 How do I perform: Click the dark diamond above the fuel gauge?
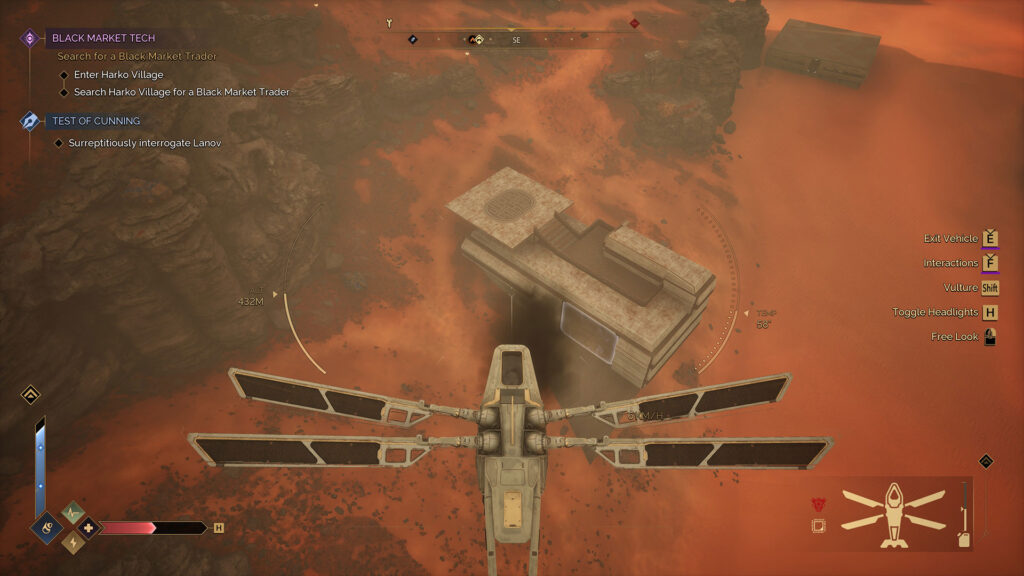(x=985, y=461)
